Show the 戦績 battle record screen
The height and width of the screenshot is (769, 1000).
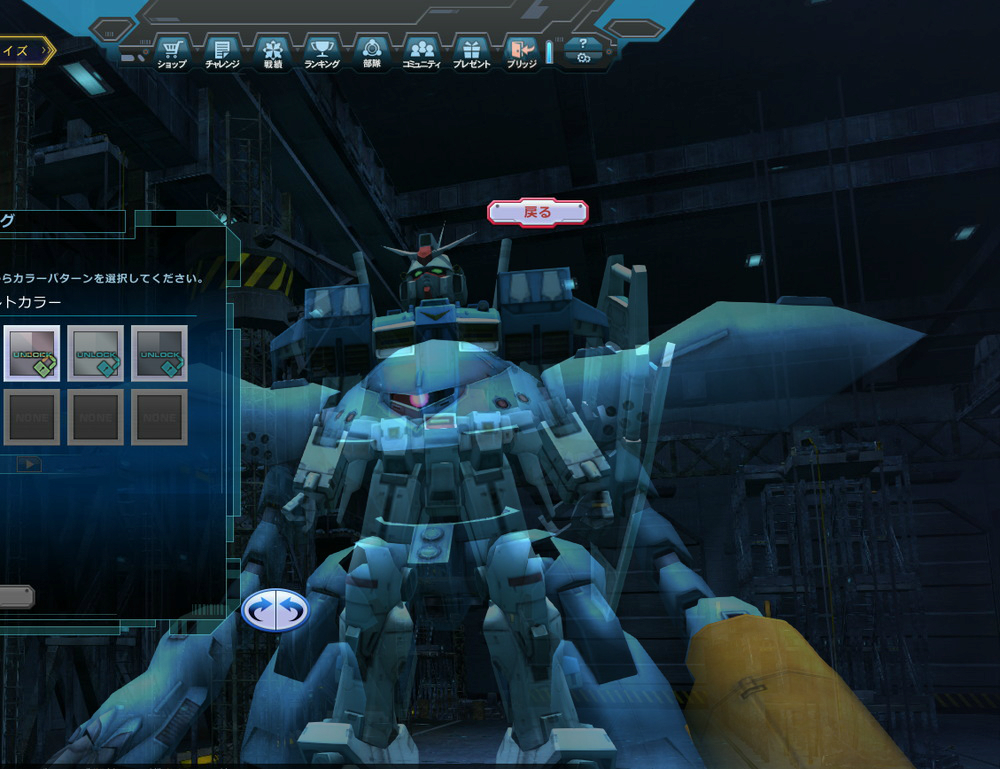tap(273, 52)
